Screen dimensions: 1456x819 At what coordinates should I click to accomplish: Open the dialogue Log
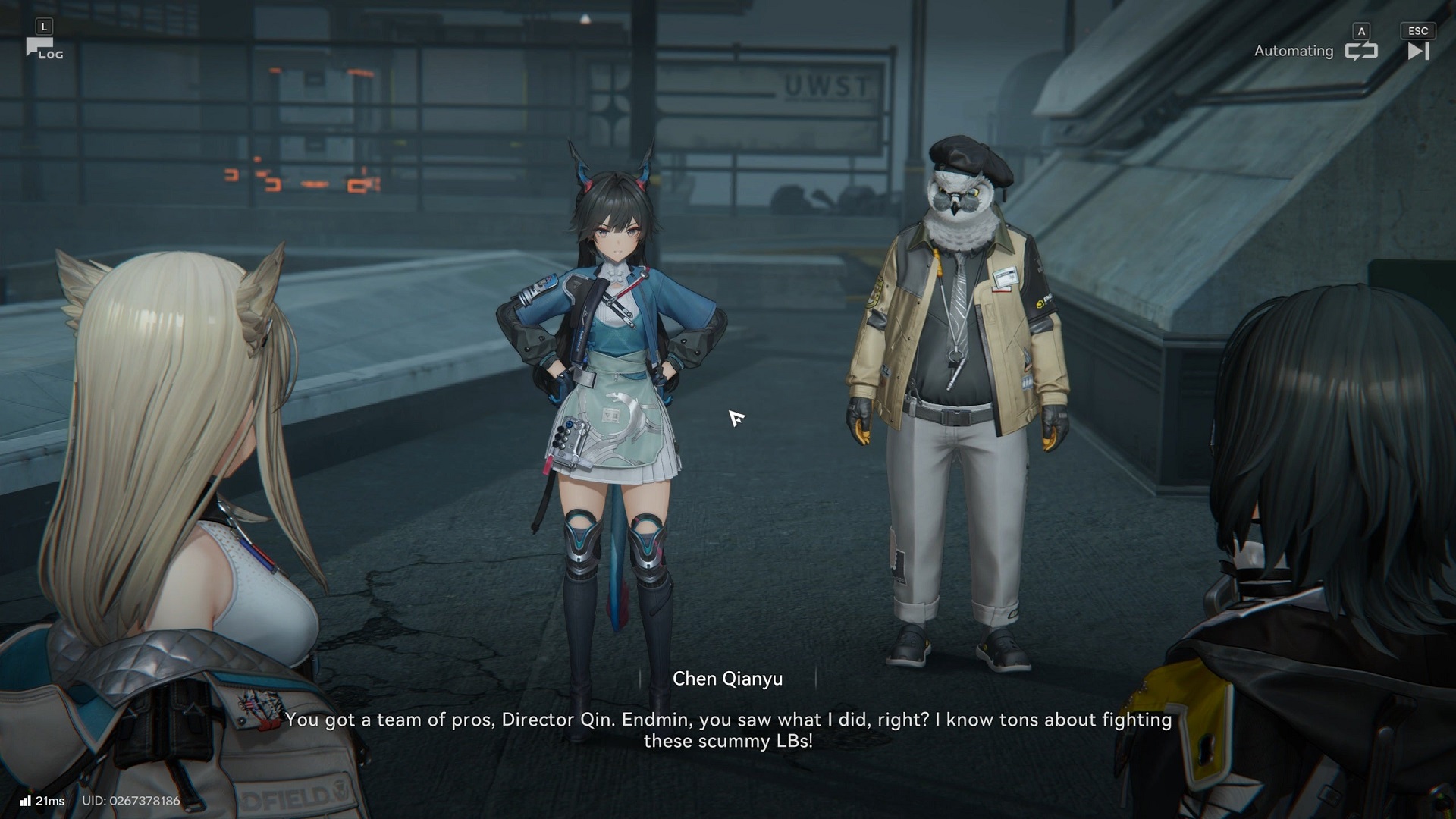pyautogui.click(x=44, y=49)
